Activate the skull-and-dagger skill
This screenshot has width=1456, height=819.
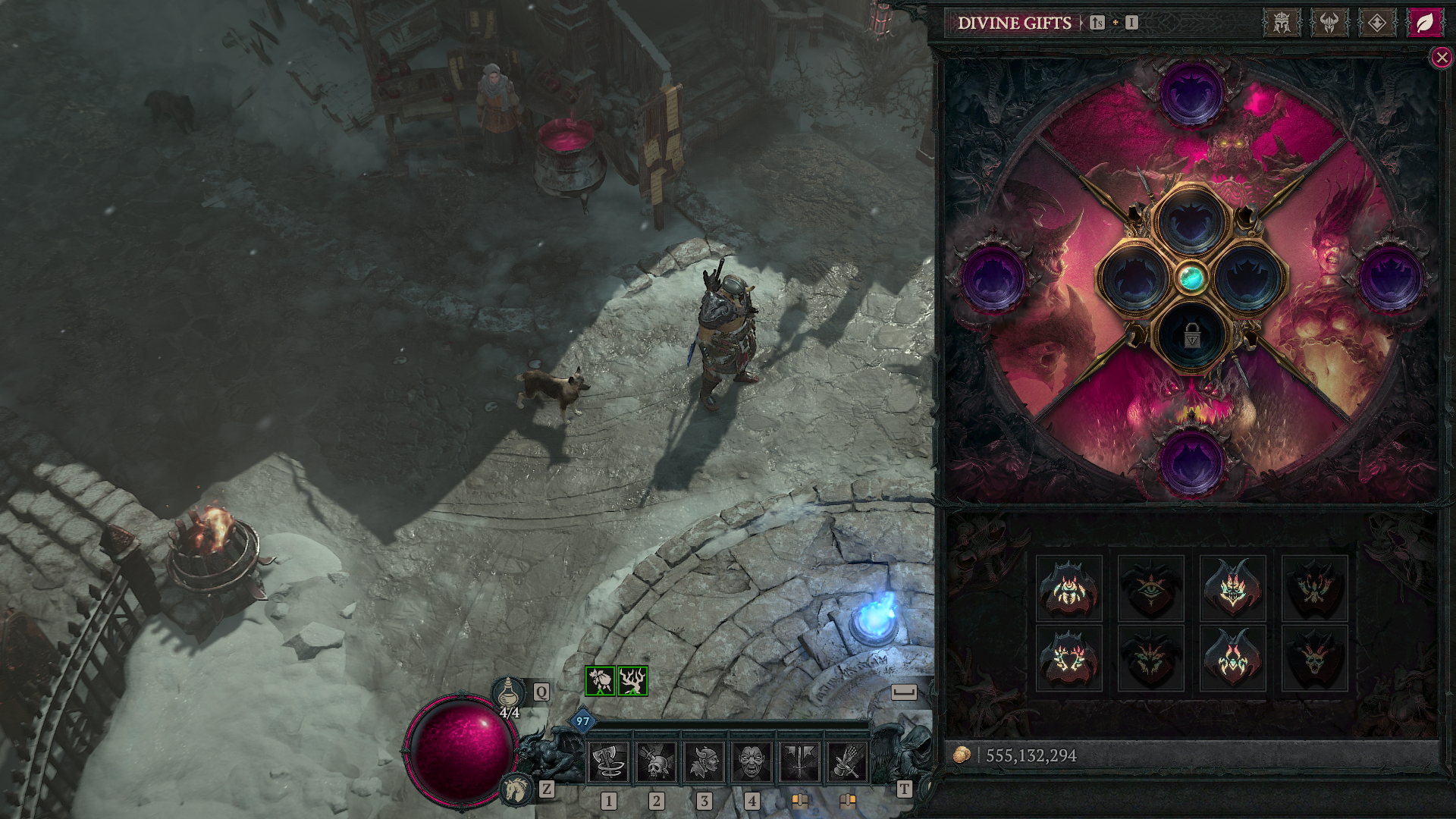click(x=656, y=761)
